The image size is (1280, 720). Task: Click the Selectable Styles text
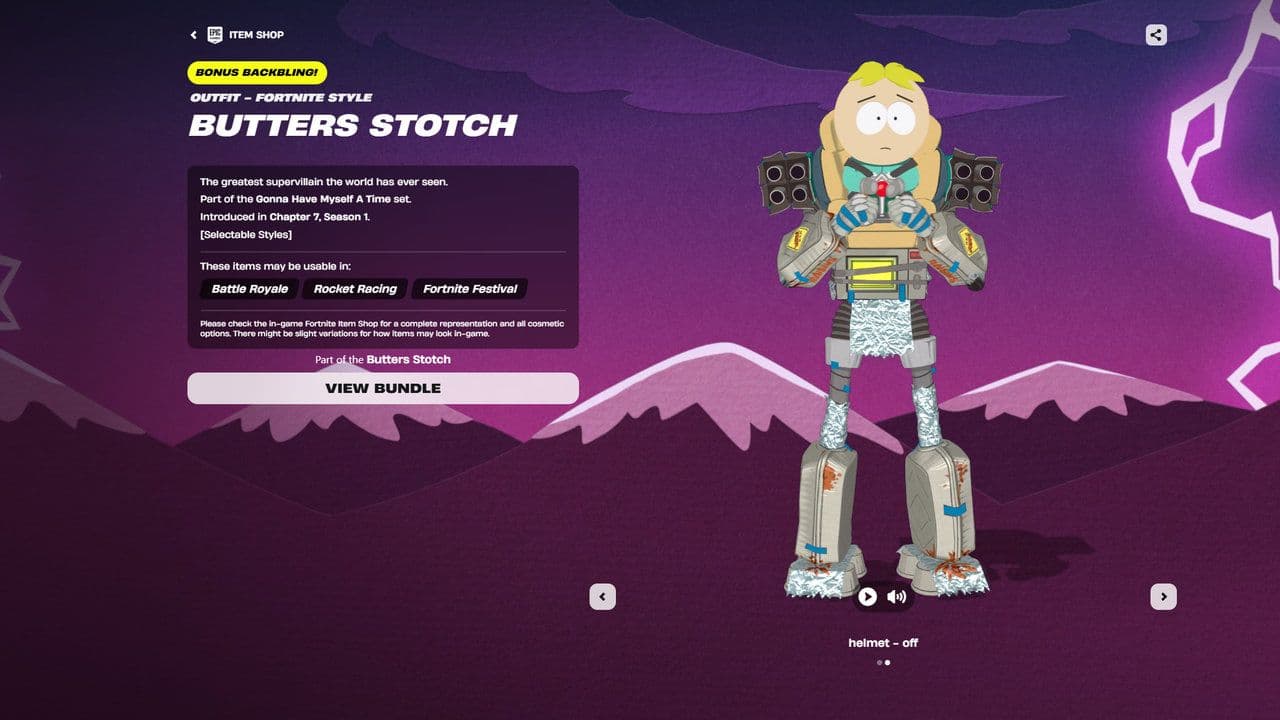(x=247, y=234)
